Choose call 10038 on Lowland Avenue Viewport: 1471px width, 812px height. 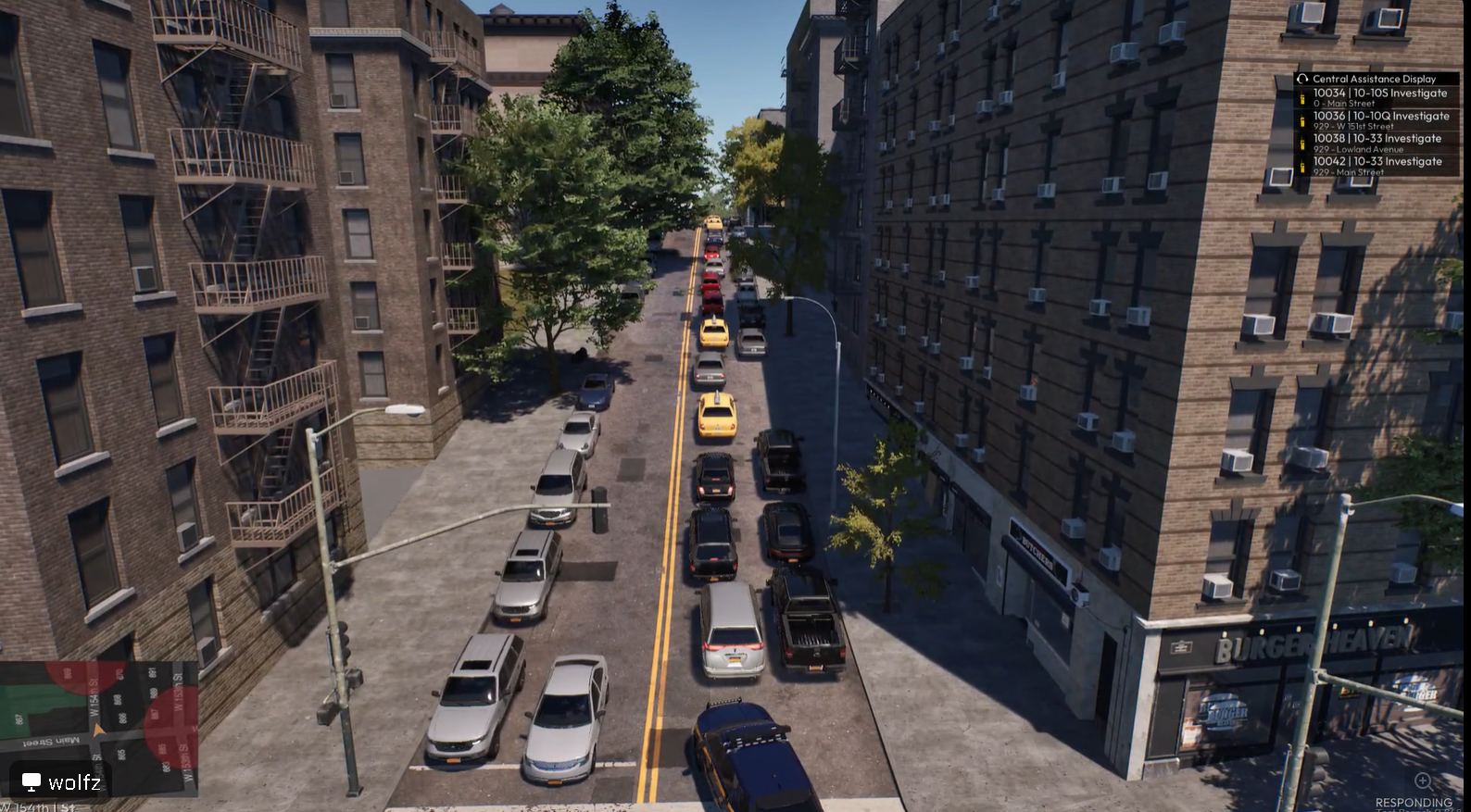tap(1377, 142)
